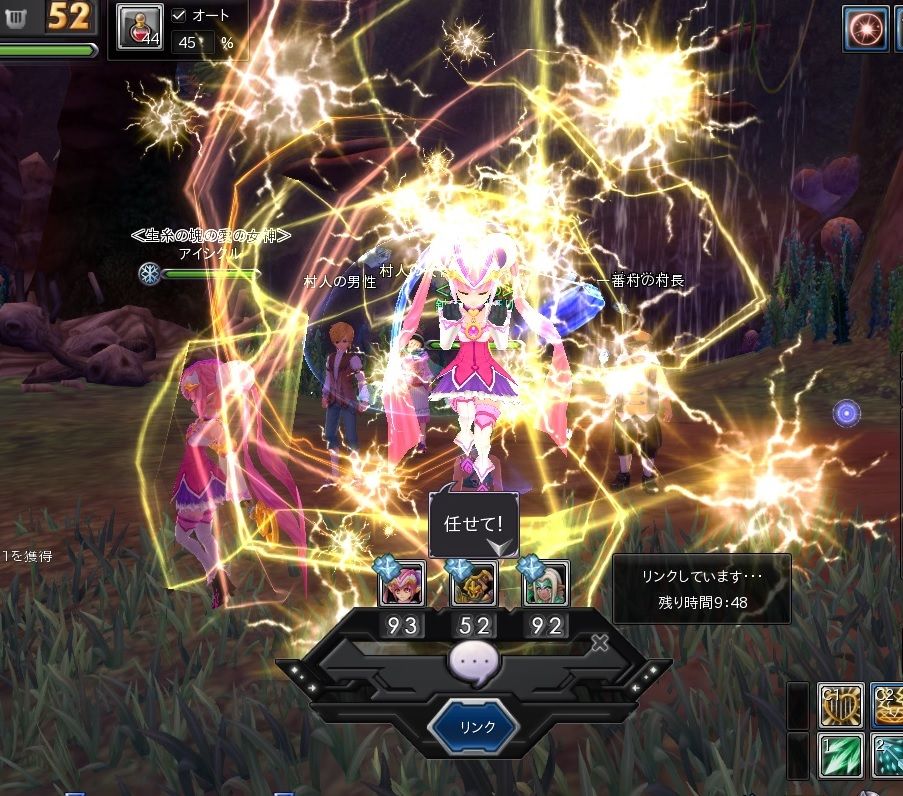Select the green-haired party portrait above 92
Viewport: 903px width, 796px height.
pyautogui.click(x=545, y=583)
